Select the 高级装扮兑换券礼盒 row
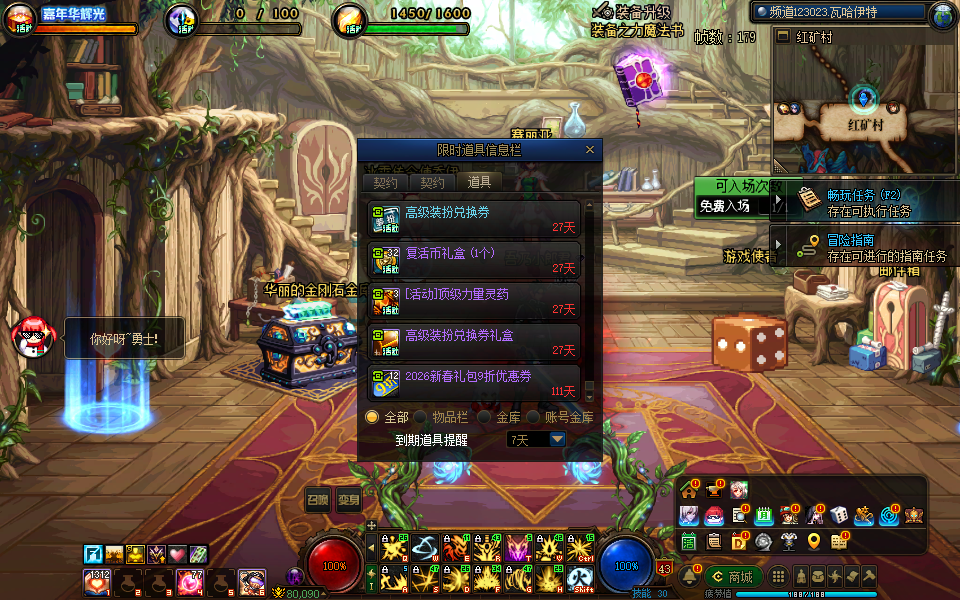 tap(474, 342)
